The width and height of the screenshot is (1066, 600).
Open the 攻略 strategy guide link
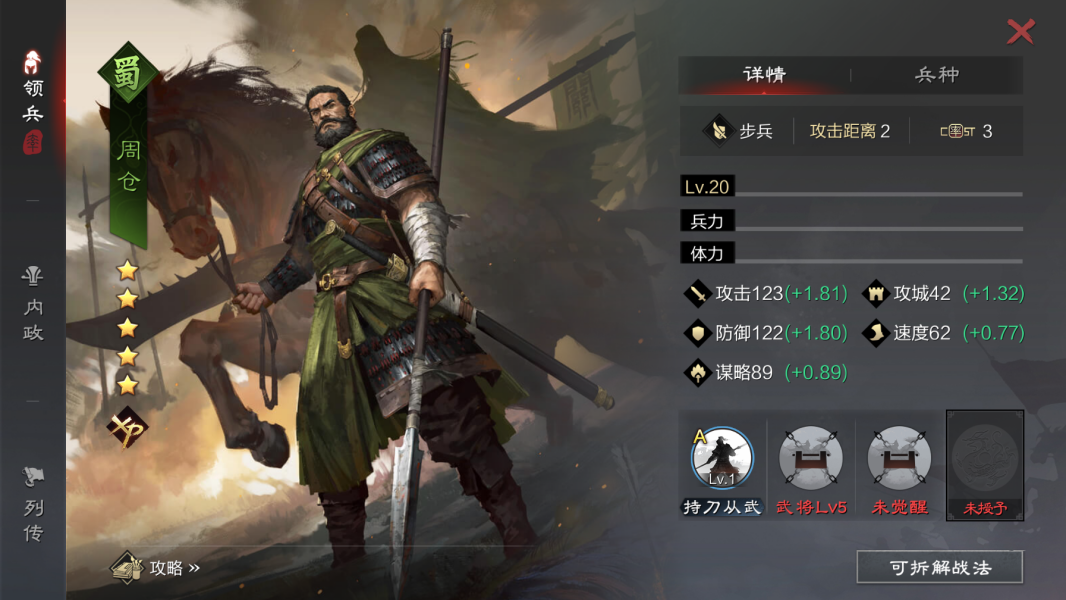click(x=158, y=568)
